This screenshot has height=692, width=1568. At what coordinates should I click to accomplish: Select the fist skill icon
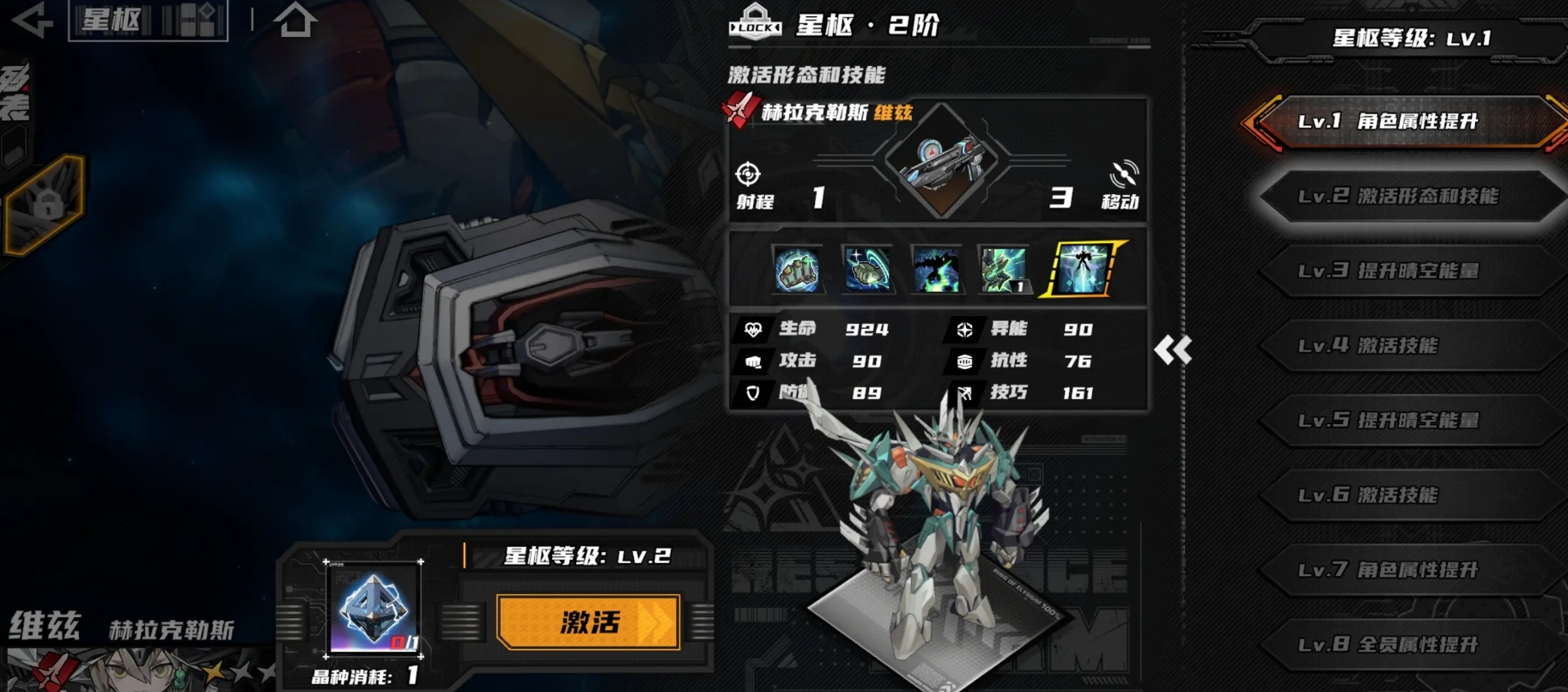tap(797, 270)
